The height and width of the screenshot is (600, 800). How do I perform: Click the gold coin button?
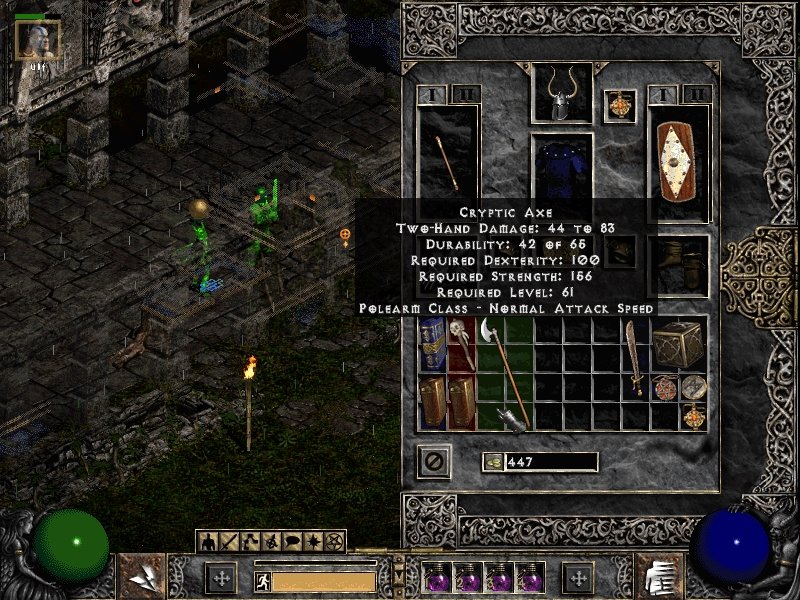coord(493,461)
